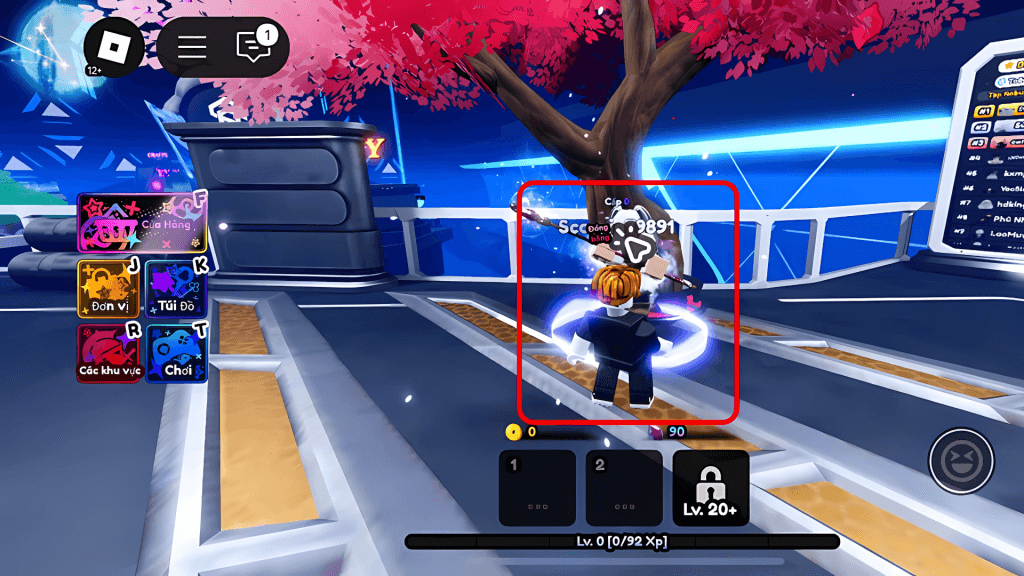Click the locked Lv. 20+ slot
1024x576 pixels.
(x=711, y=487)
